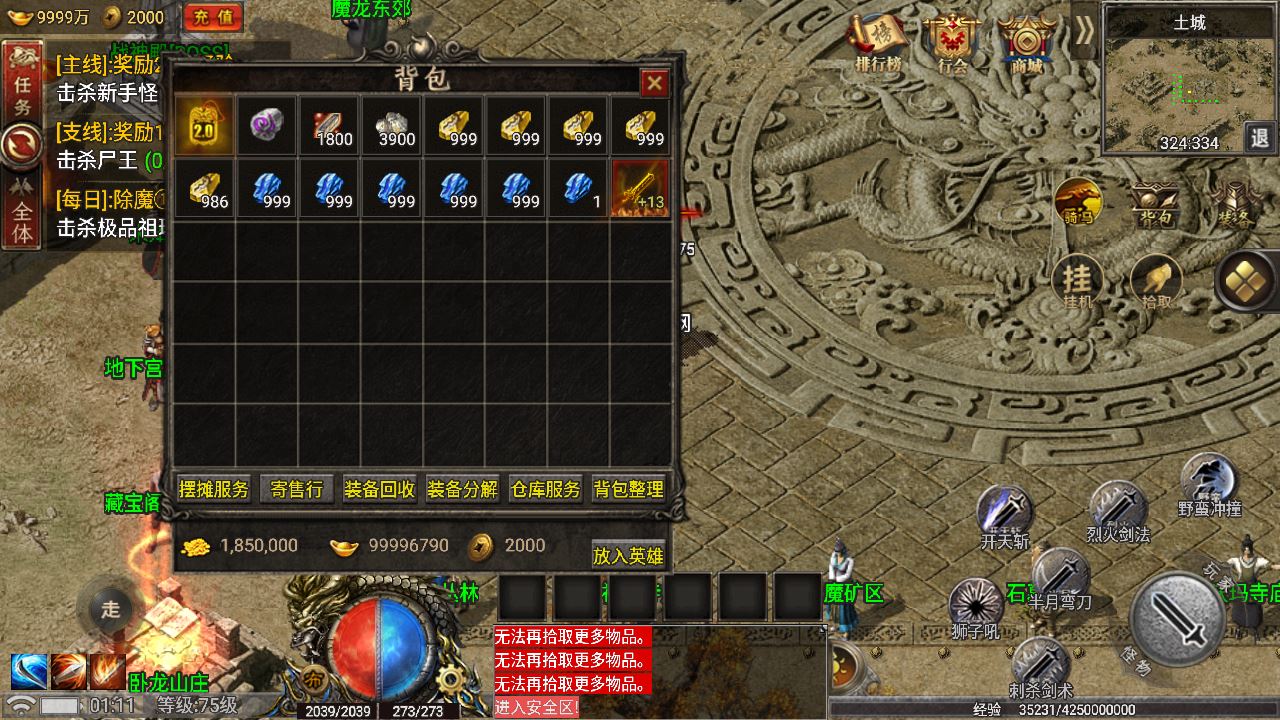Viewport: 1280px width, 720px height.
Task: Close the backpack window
Action: 654,83
